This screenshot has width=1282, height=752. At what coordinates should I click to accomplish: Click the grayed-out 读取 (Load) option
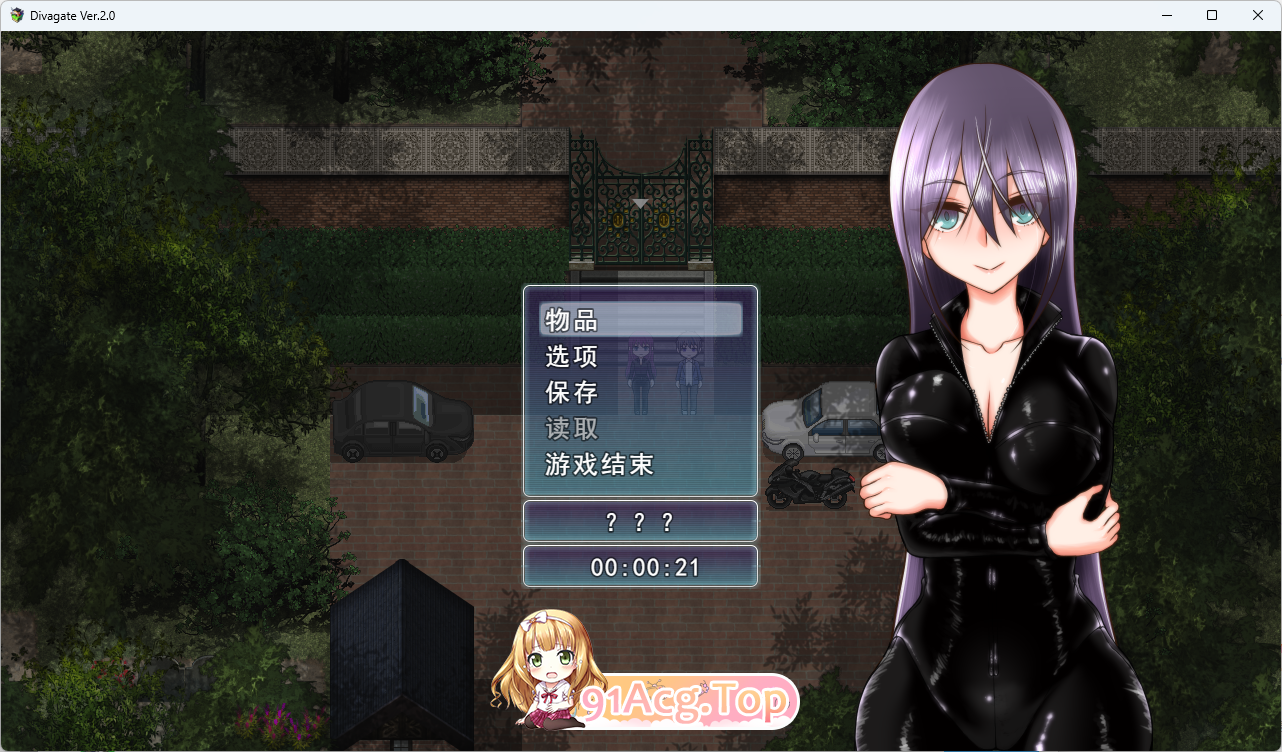pyautogui.click(x=570, y=429)
